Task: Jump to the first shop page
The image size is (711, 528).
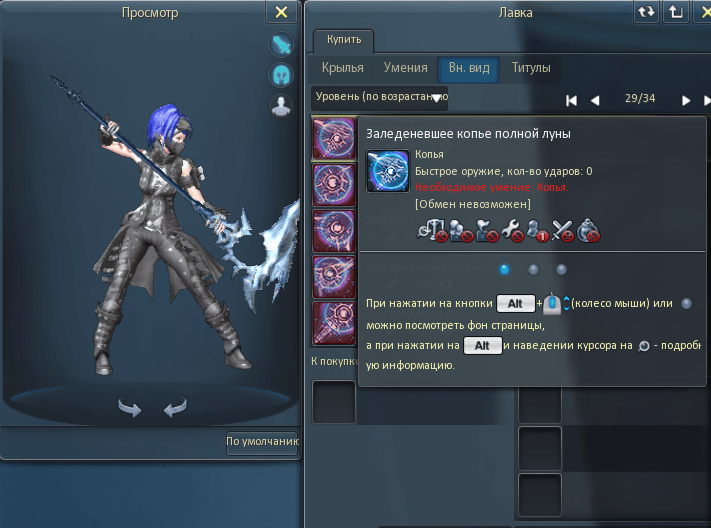Action: (571, 100)
